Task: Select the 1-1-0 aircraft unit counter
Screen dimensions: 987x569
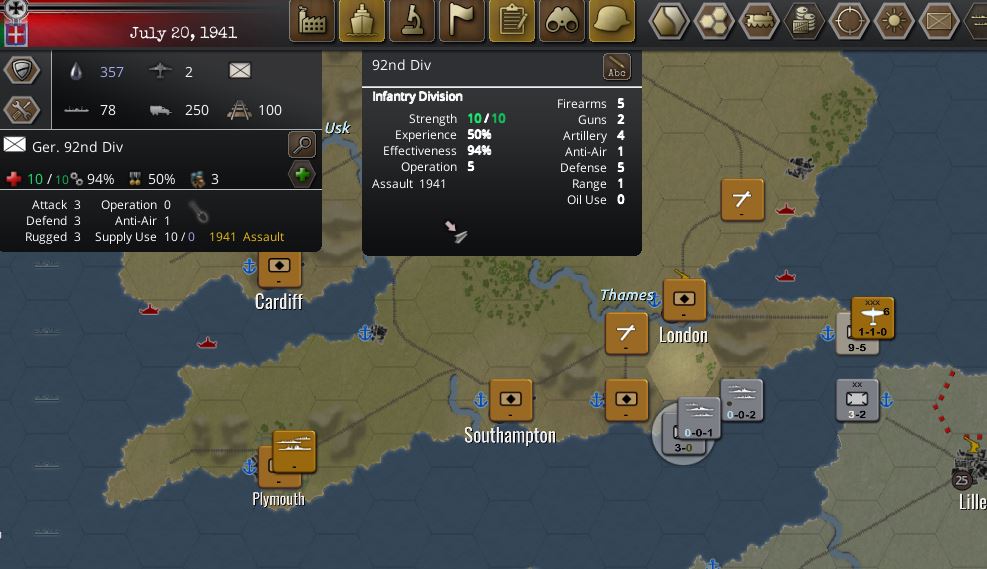Action: coord(873,318)
